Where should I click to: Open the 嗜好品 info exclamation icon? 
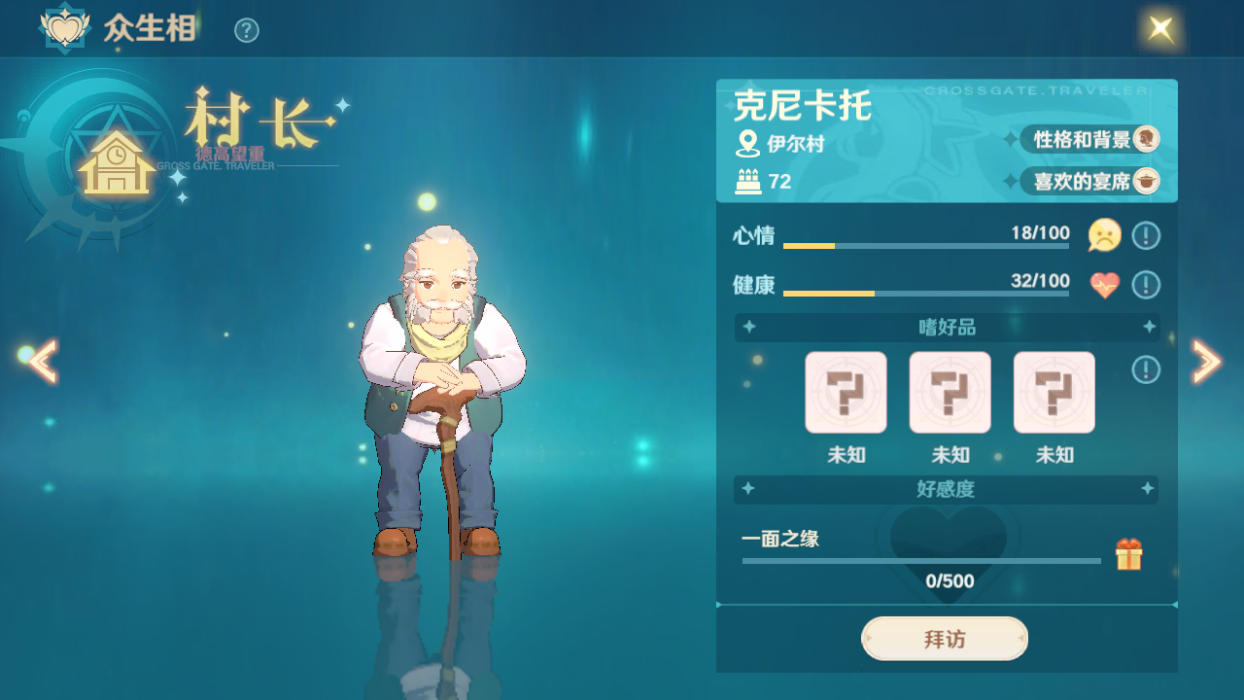pos(1146,370)
